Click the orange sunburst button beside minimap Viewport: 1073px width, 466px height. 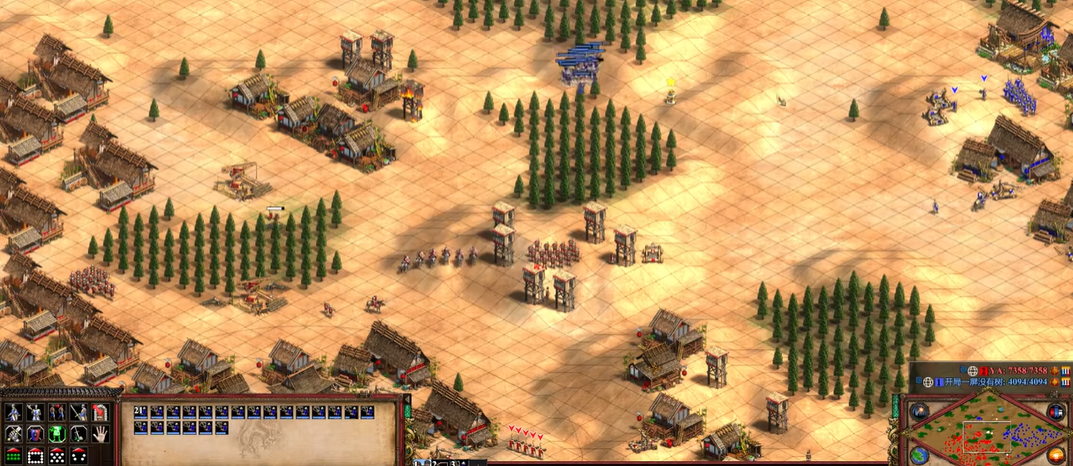point(1056,453)
